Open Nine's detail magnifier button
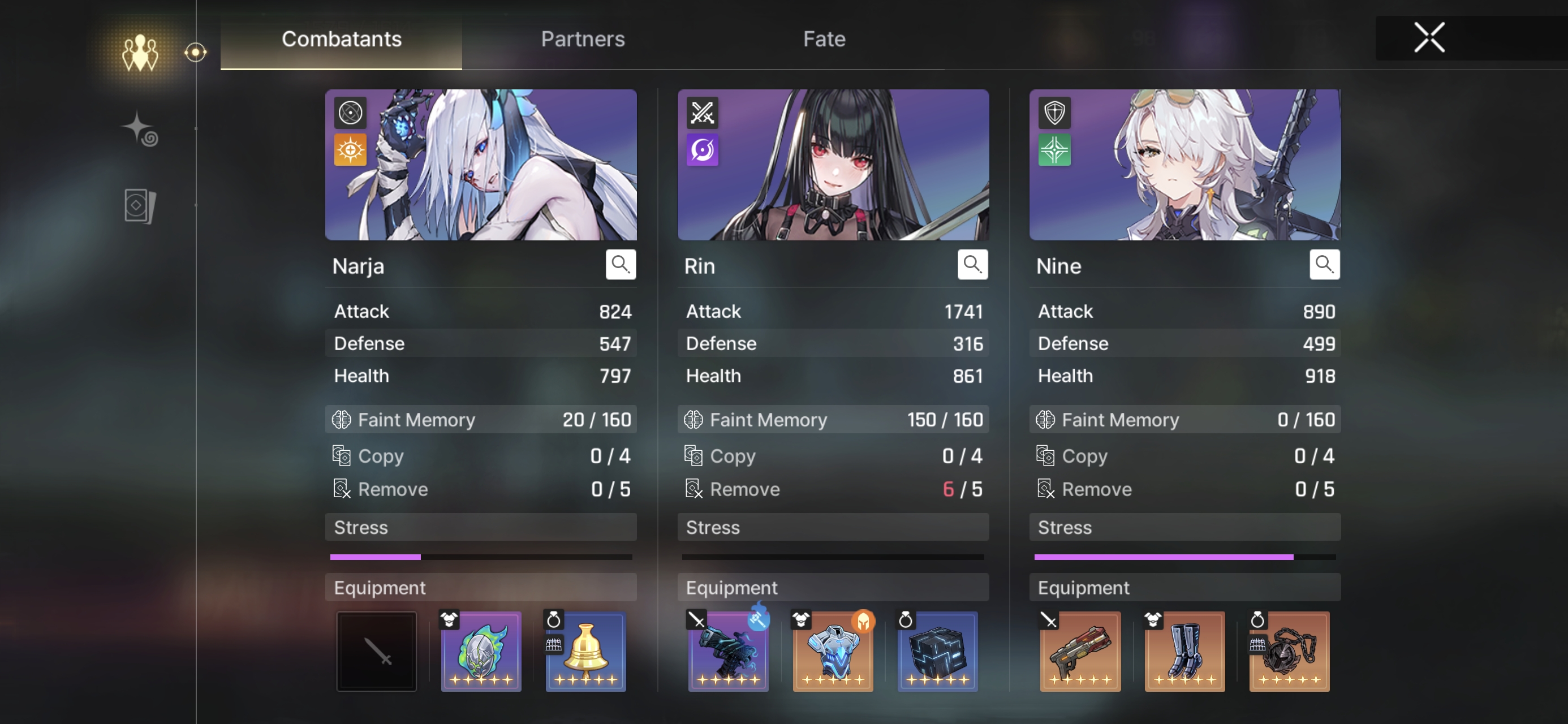Screen dimensions: 1568x724 point(1324,264)
